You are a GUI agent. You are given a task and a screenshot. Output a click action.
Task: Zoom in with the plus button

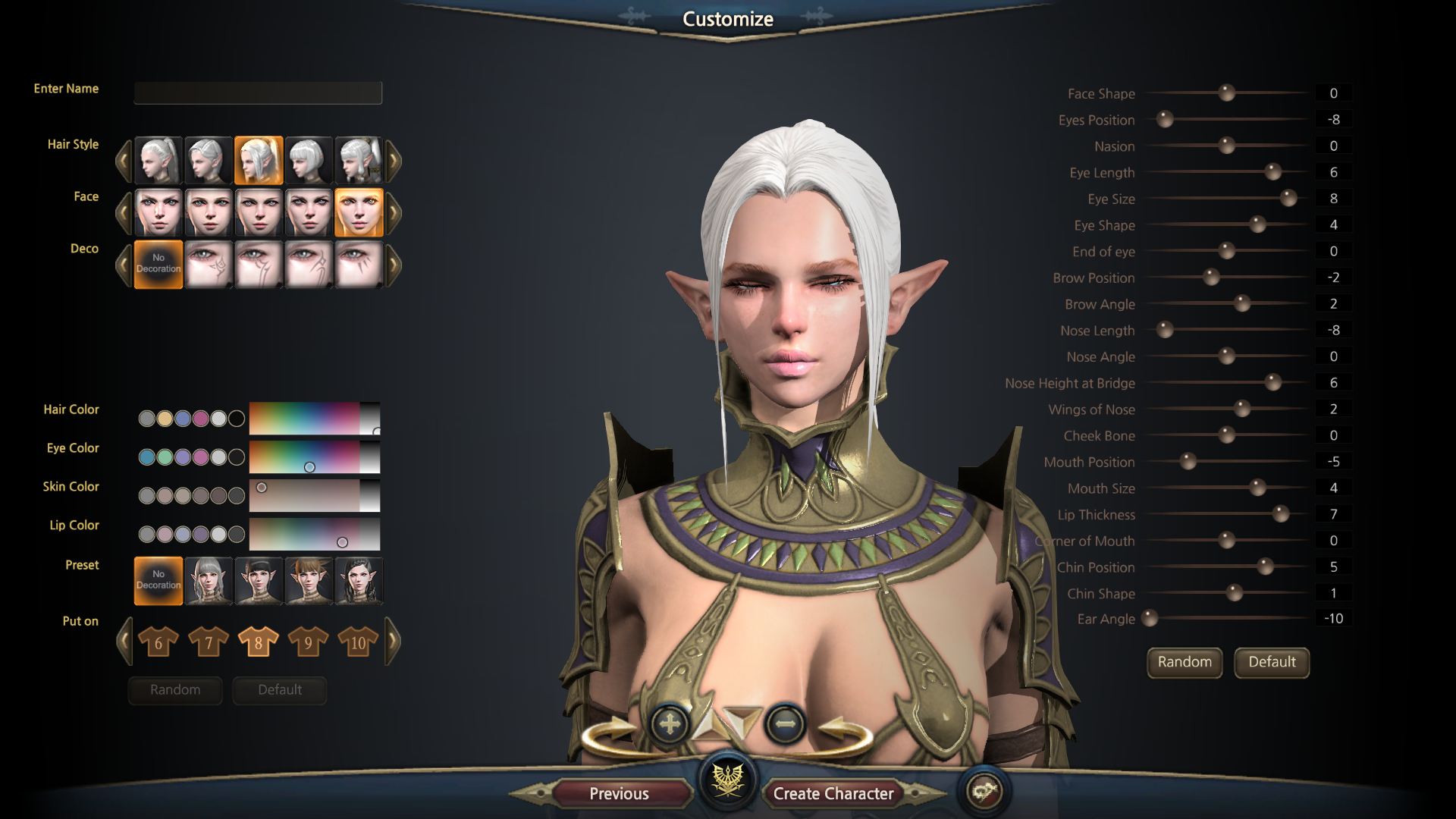point(670,724)
